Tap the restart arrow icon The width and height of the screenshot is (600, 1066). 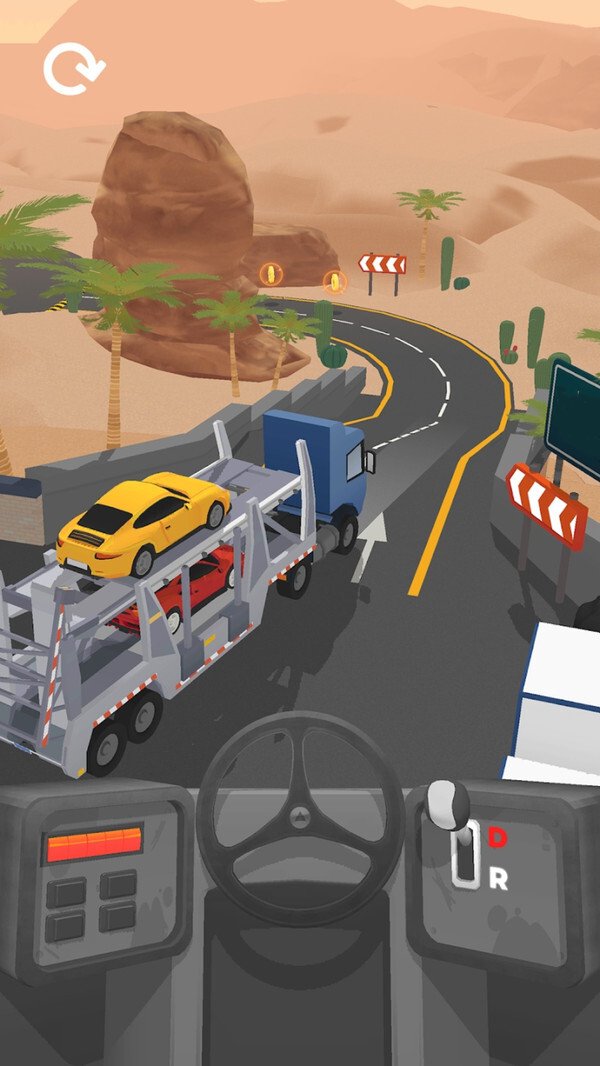[73, 69]
